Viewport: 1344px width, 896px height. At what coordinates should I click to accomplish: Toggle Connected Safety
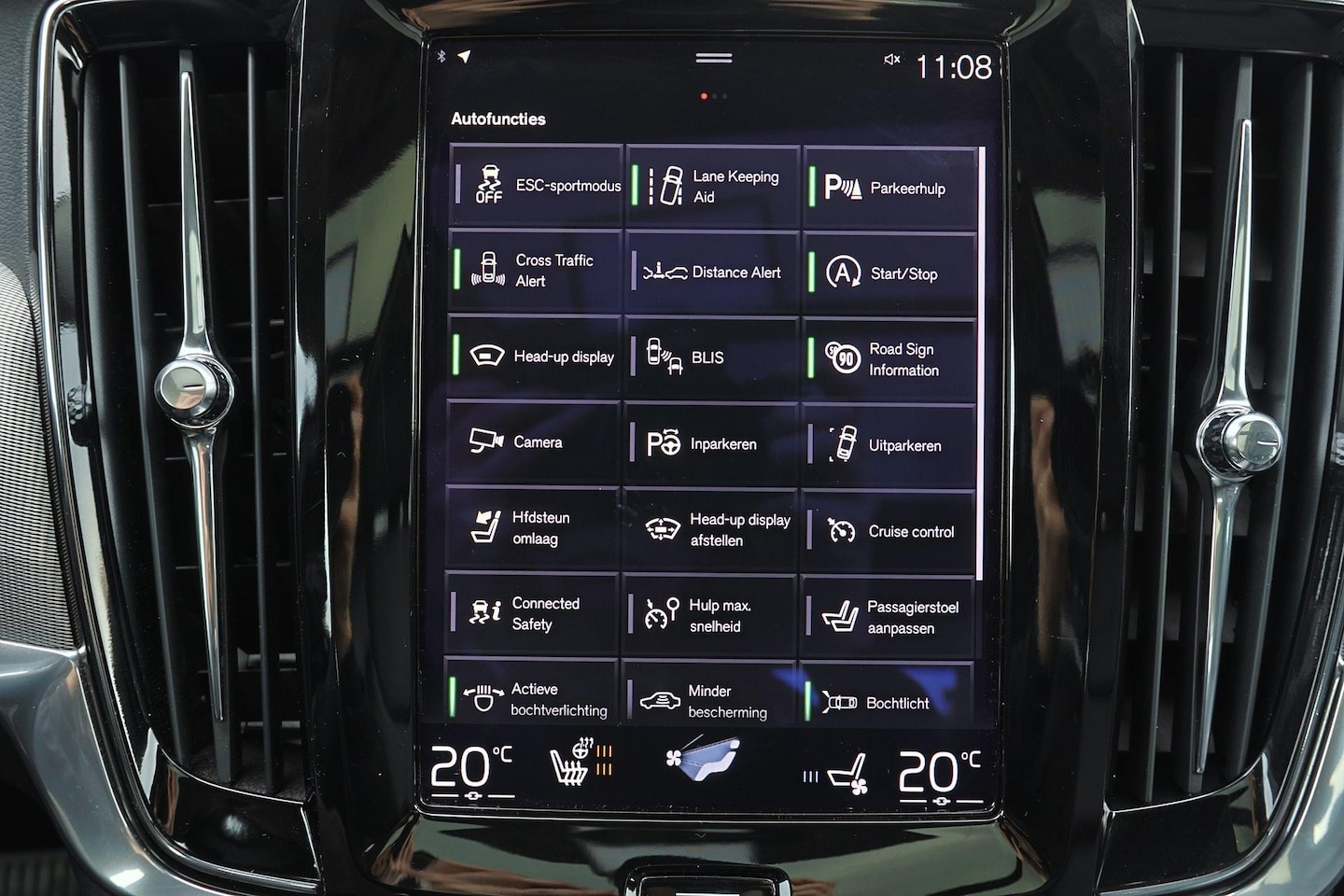tap(532, 613)
